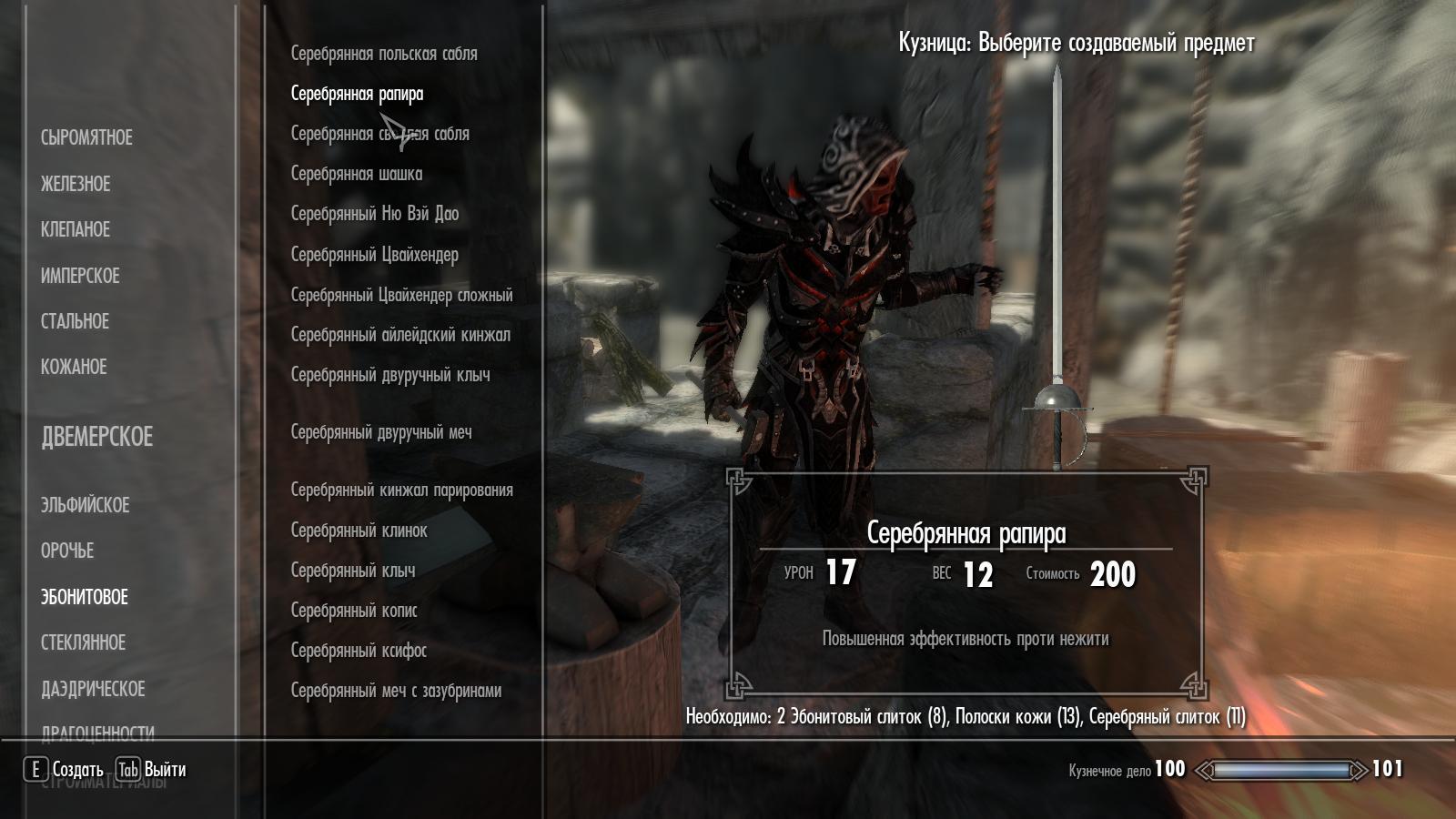Open the ИМПЕРСКОЕ crafting category

80,276
